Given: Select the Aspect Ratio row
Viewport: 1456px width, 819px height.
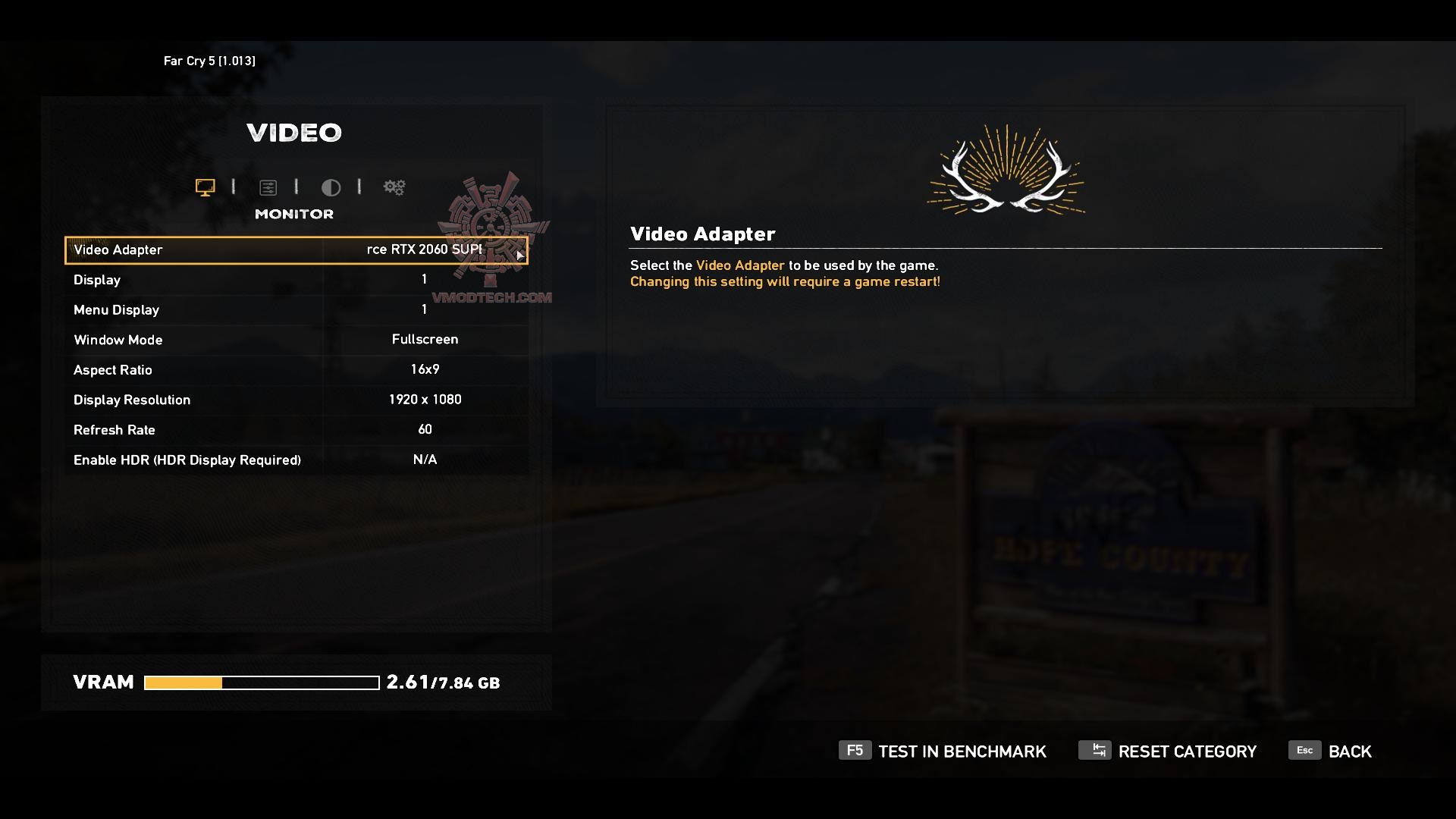Looking at the screenshot, I should pos(296,370).
